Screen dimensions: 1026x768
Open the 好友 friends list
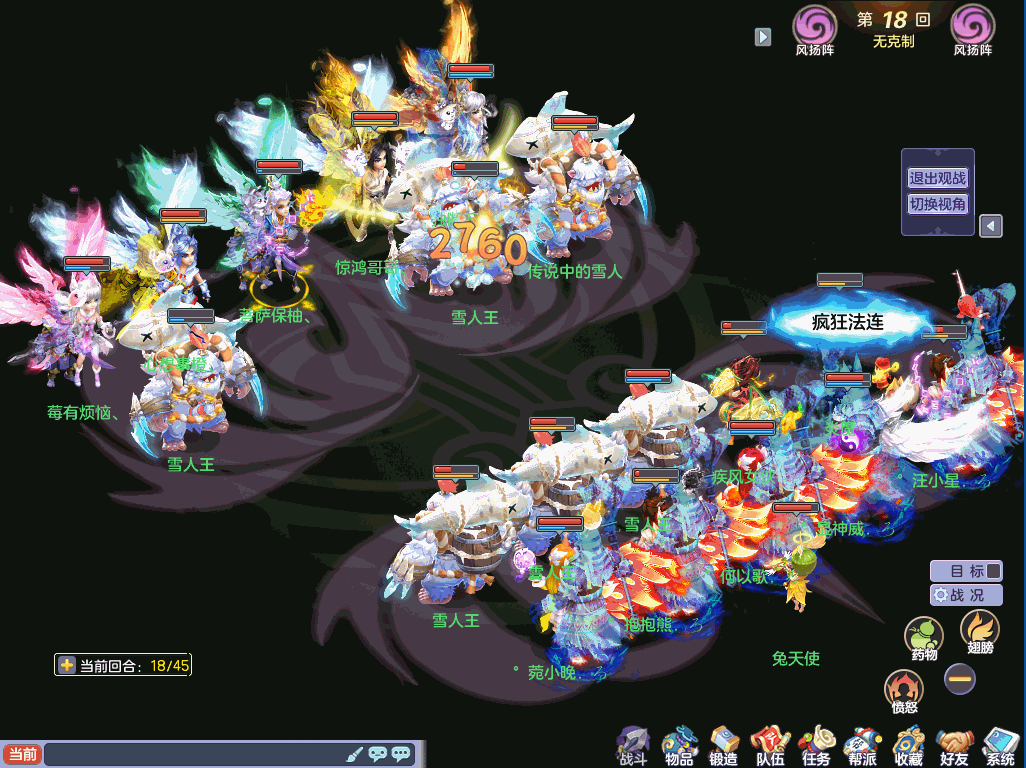pos(954,745)
